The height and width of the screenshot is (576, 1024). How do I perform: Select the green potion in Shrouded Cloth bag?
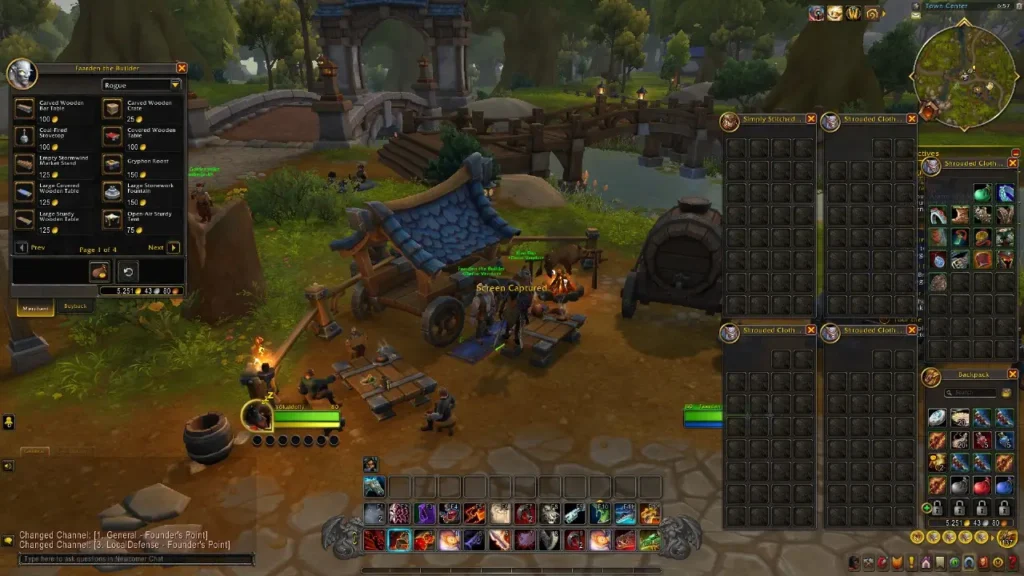982,193
